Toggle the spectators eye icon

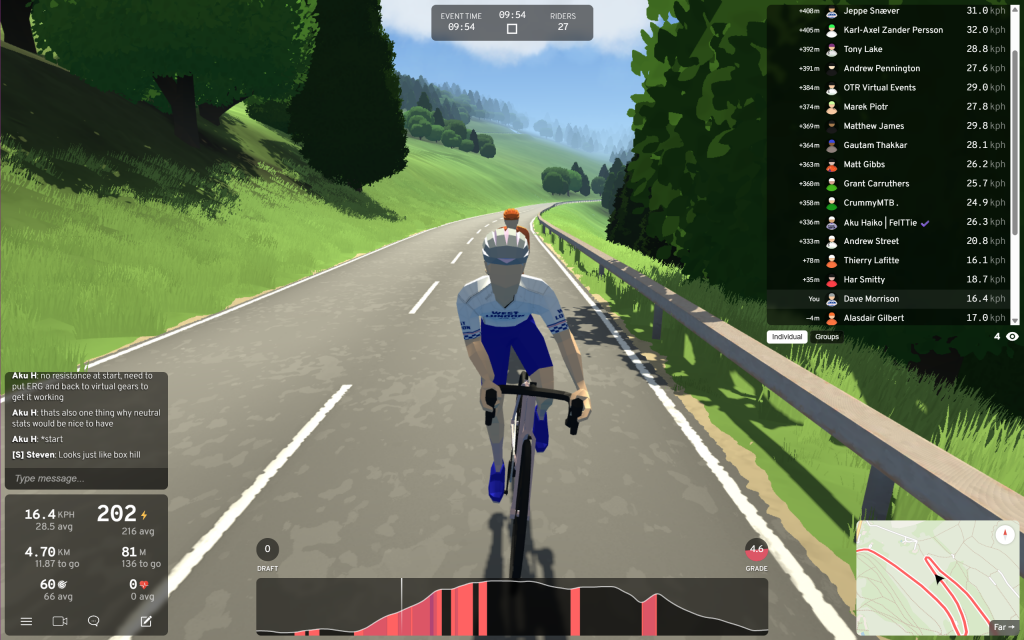click(x=1012, y=337)
